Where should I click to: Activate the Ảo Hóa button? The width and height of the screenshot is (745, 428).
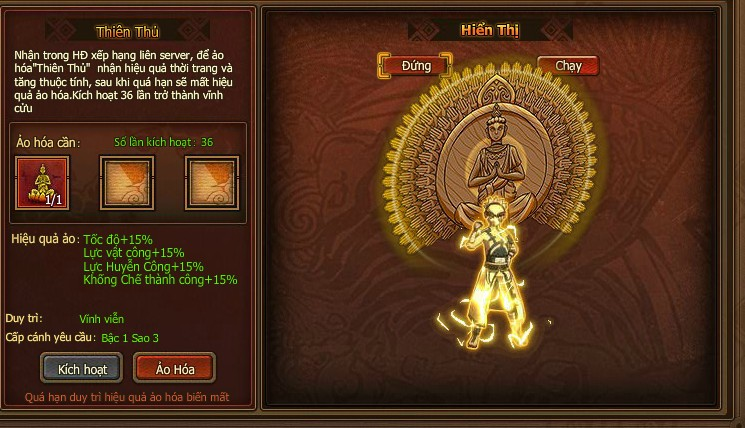pyautogui.click(x=174, y=368)
